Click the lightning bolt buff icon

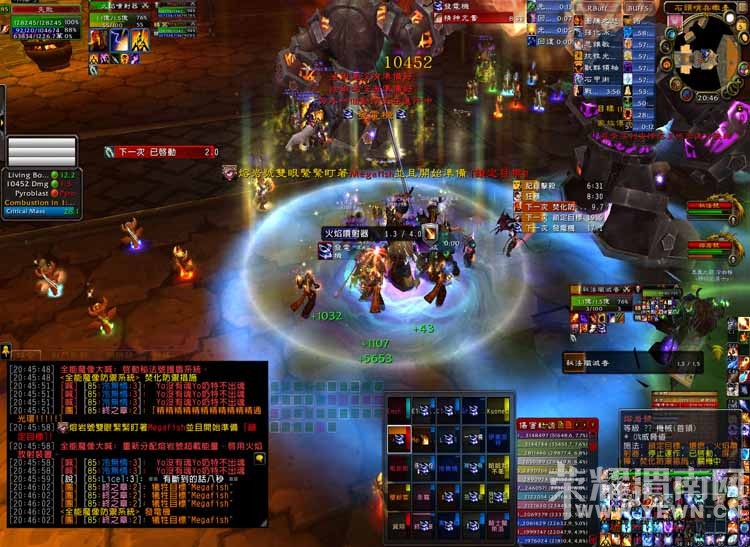point(119,40)
